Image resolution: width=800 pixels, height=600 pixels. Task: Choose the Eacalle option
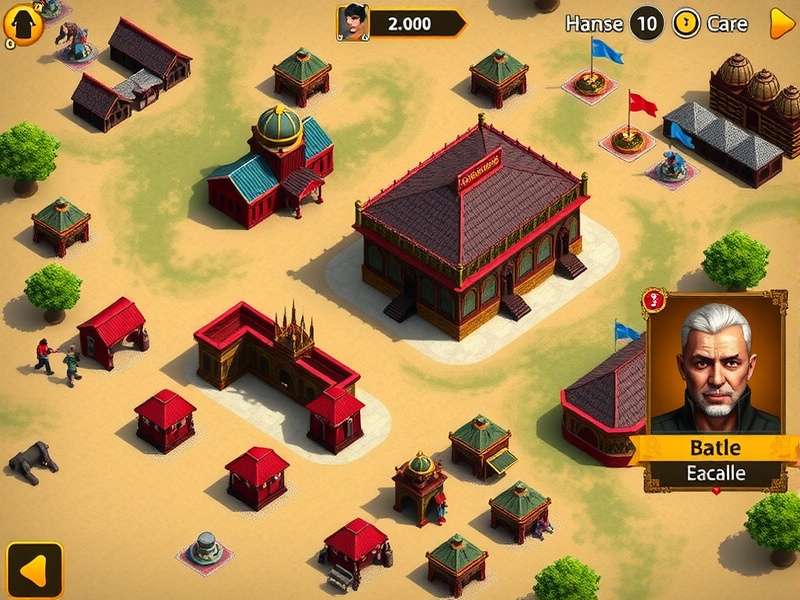pos(716,473)
